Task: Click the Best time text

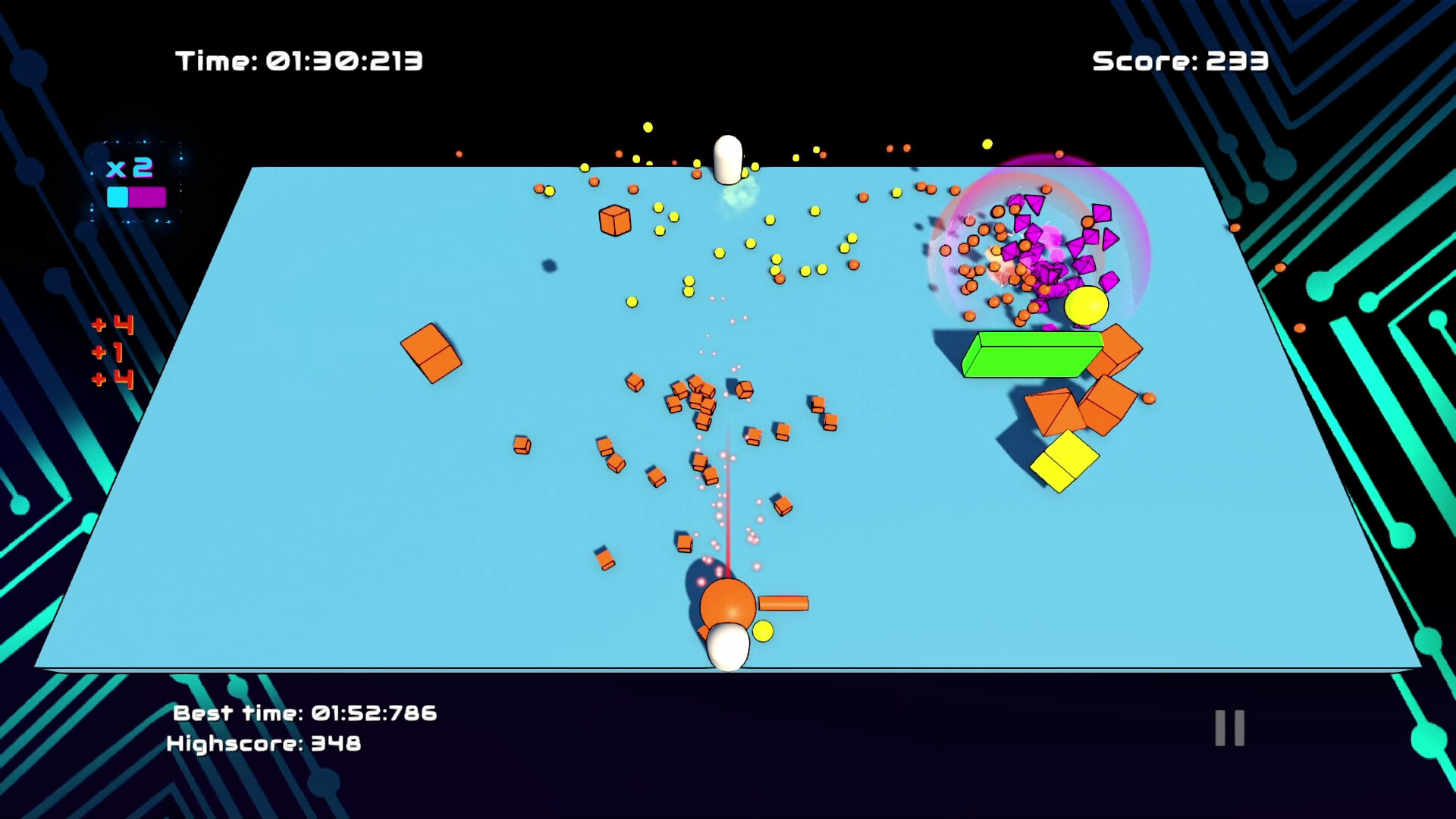Action: (x=303, y=713)
